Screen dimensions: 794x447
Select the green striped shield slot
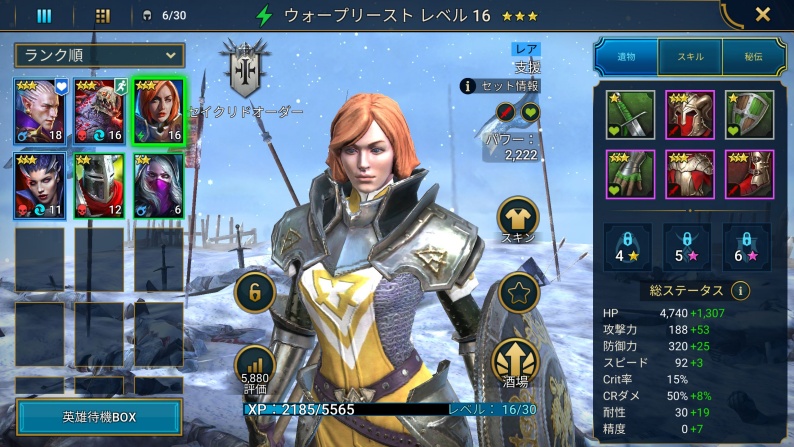click(x=749, y=115)
